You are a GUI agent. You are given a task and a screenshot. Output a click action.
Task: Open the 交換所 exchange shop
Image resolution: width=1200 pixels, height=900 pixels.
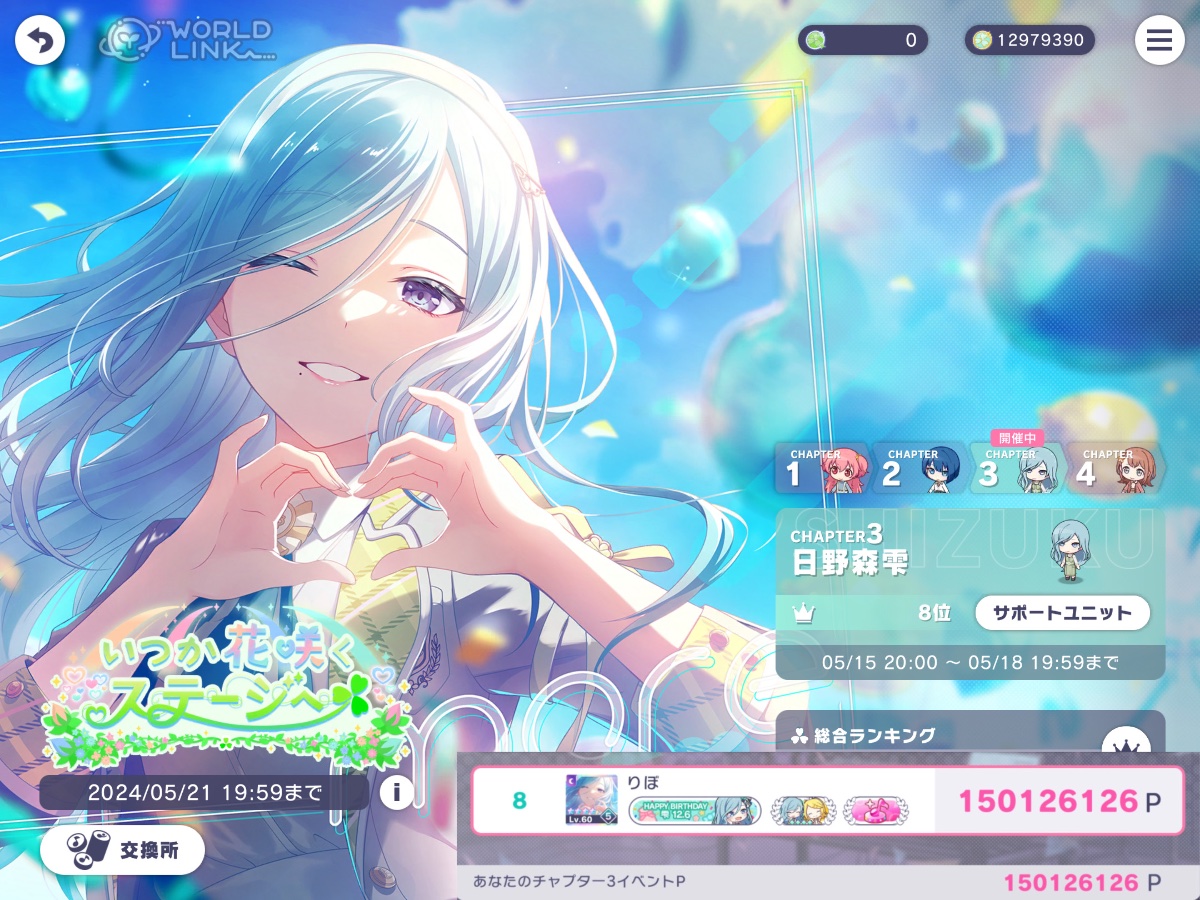(x=122, y=850)
